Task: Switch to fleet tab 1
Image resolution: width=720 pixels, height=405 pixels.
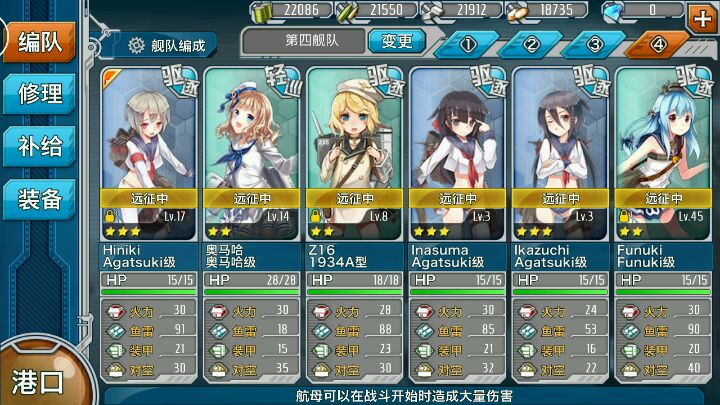Action: (467, 44)
